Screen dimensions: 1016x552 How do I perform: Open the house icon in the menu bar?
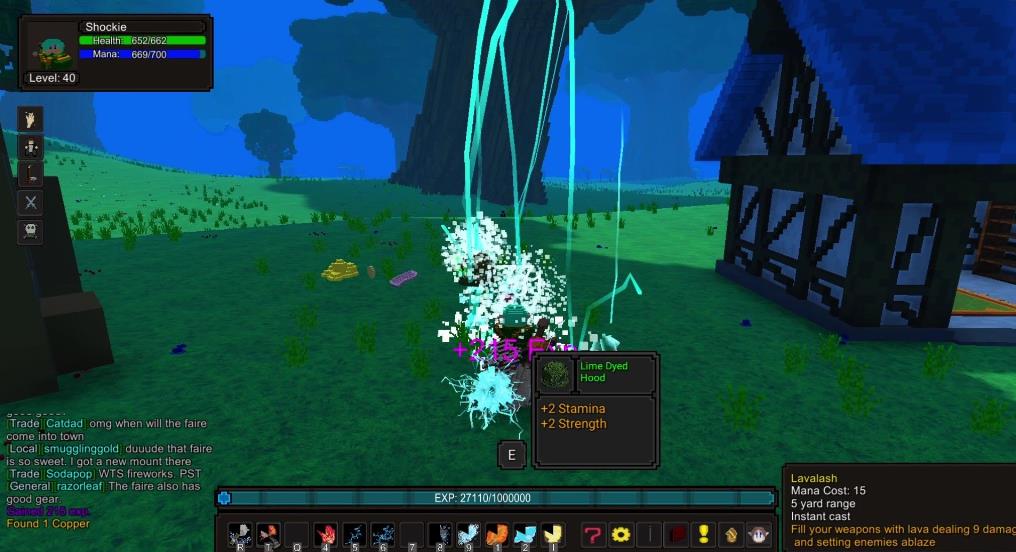[x=731, y=535]
